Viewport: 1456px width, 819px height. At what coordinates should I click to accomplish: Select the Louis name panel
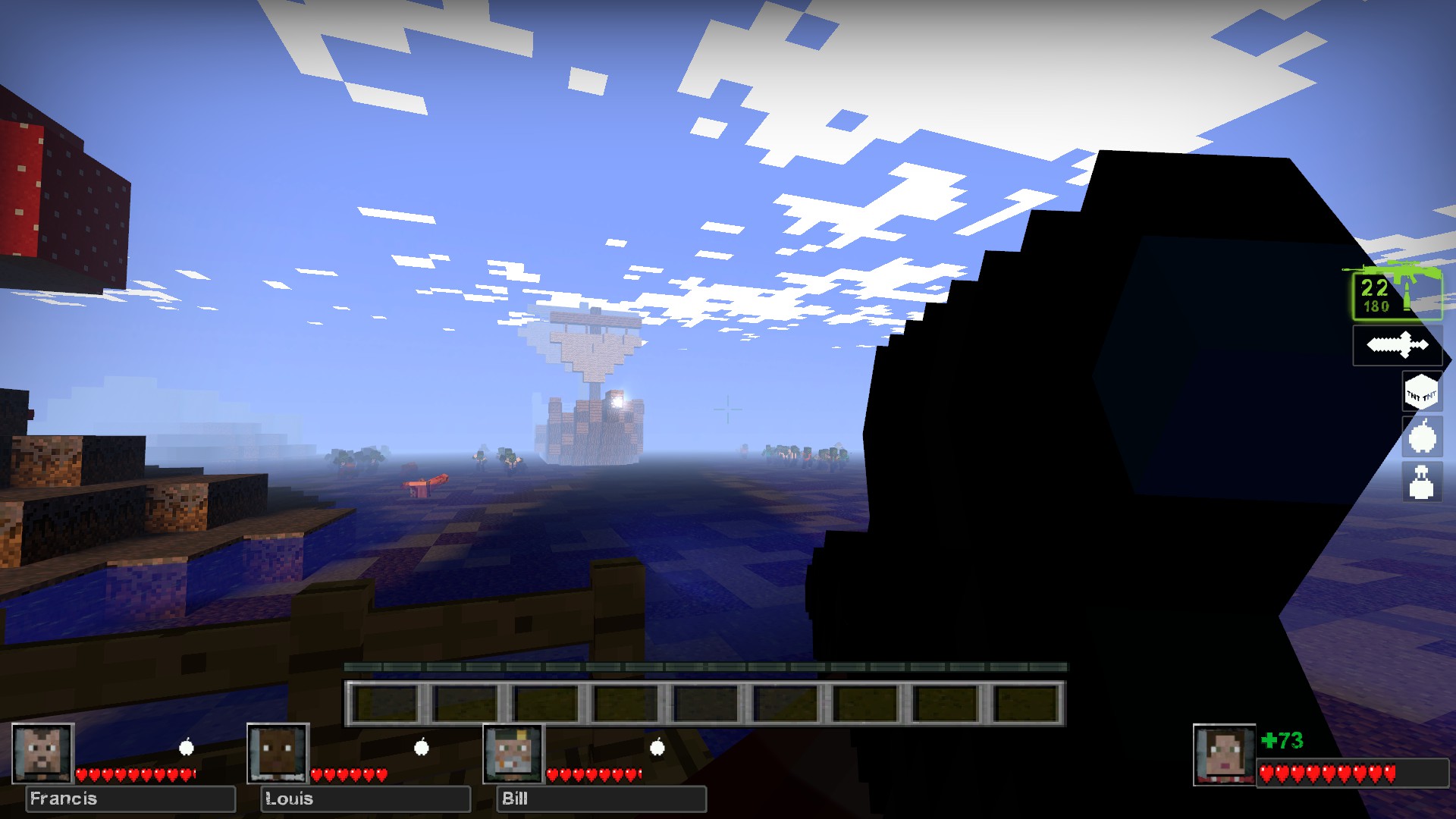[366, 799]
